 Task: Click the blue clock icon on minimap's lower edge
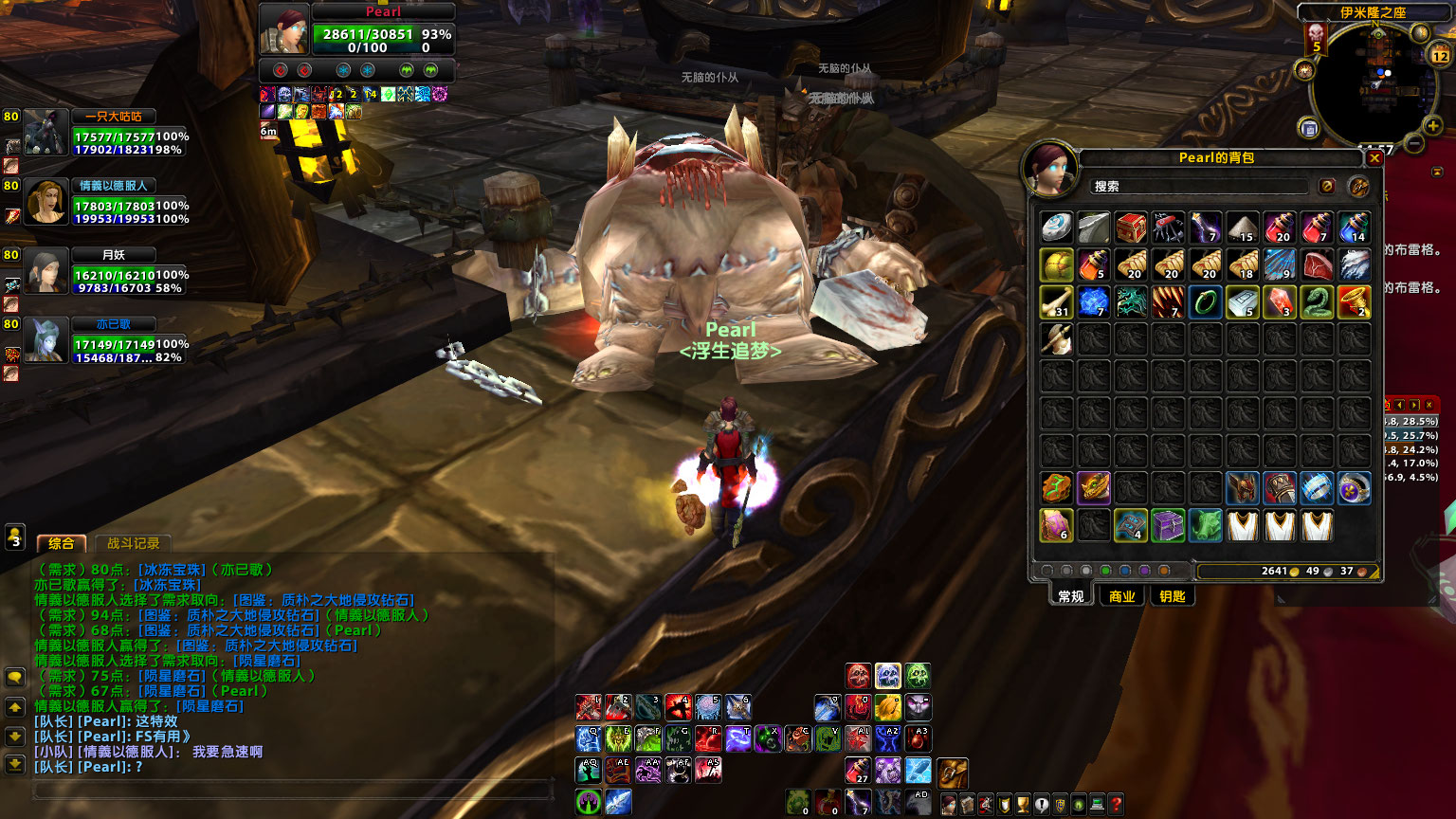tap(1309, 128)
